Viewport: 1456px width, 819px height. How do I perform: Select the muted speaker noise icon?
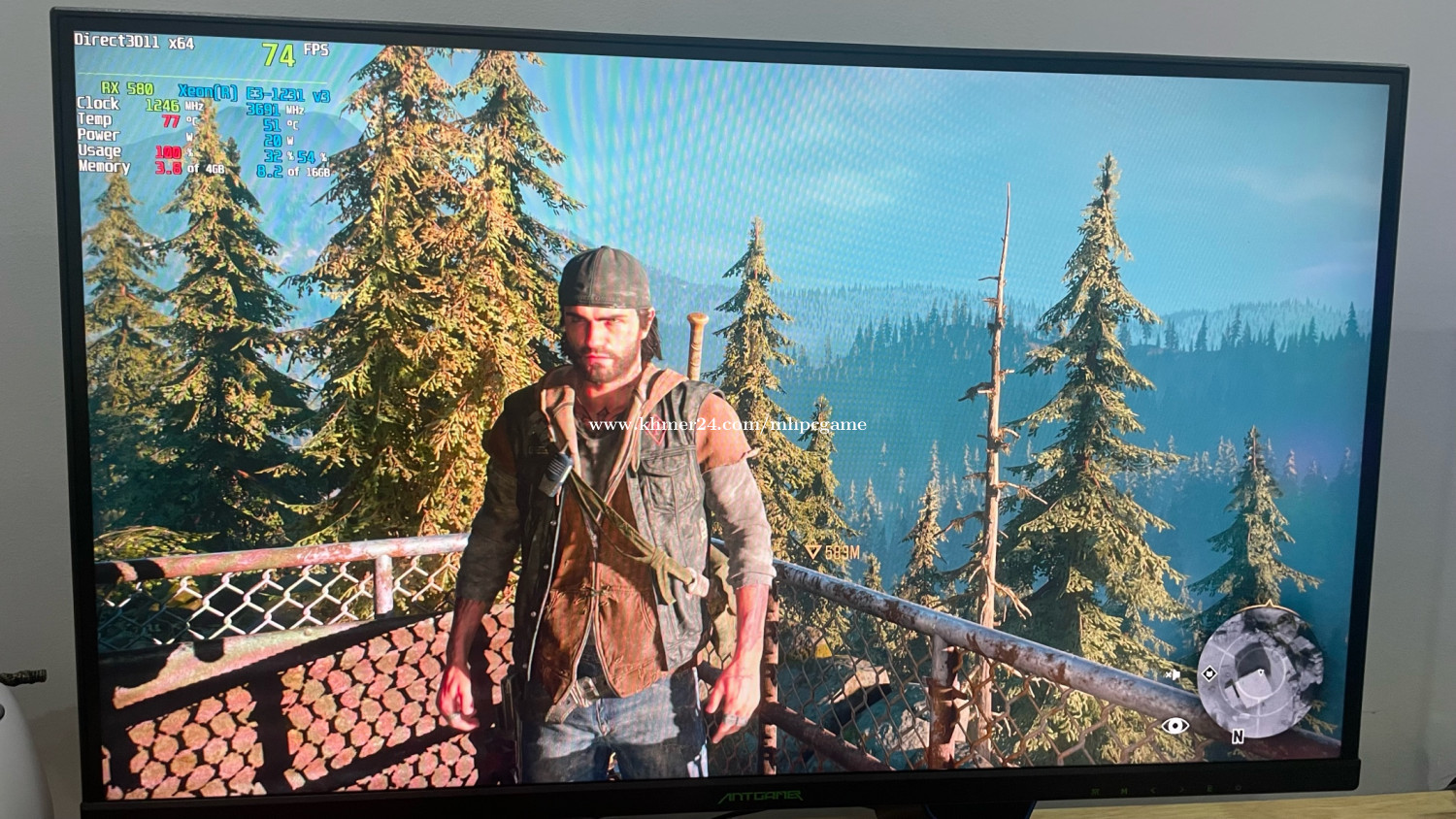point(1174,673)
